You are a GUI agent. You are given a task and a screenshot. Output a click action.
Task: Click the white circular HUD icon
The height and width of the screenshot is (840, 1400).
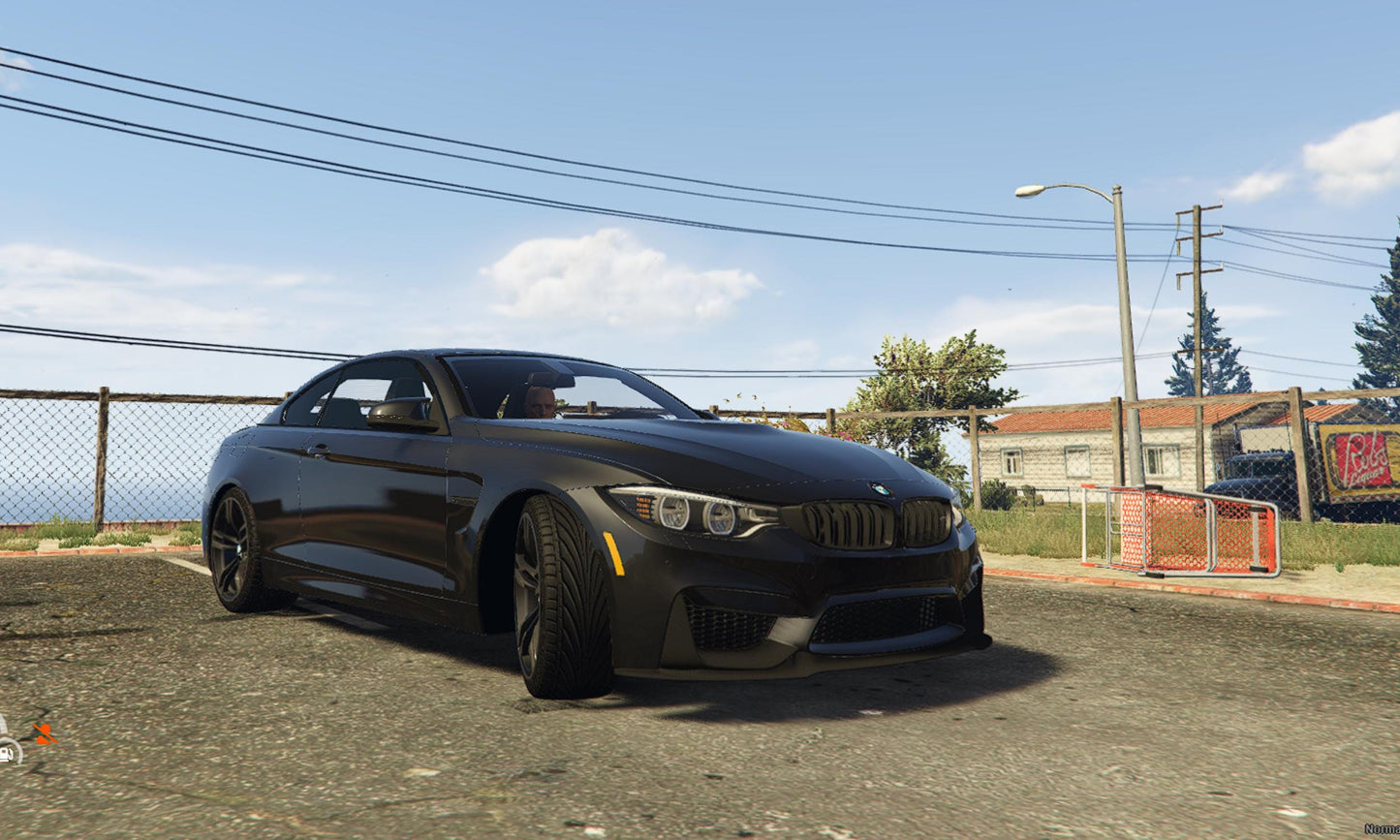pos(9,751)
